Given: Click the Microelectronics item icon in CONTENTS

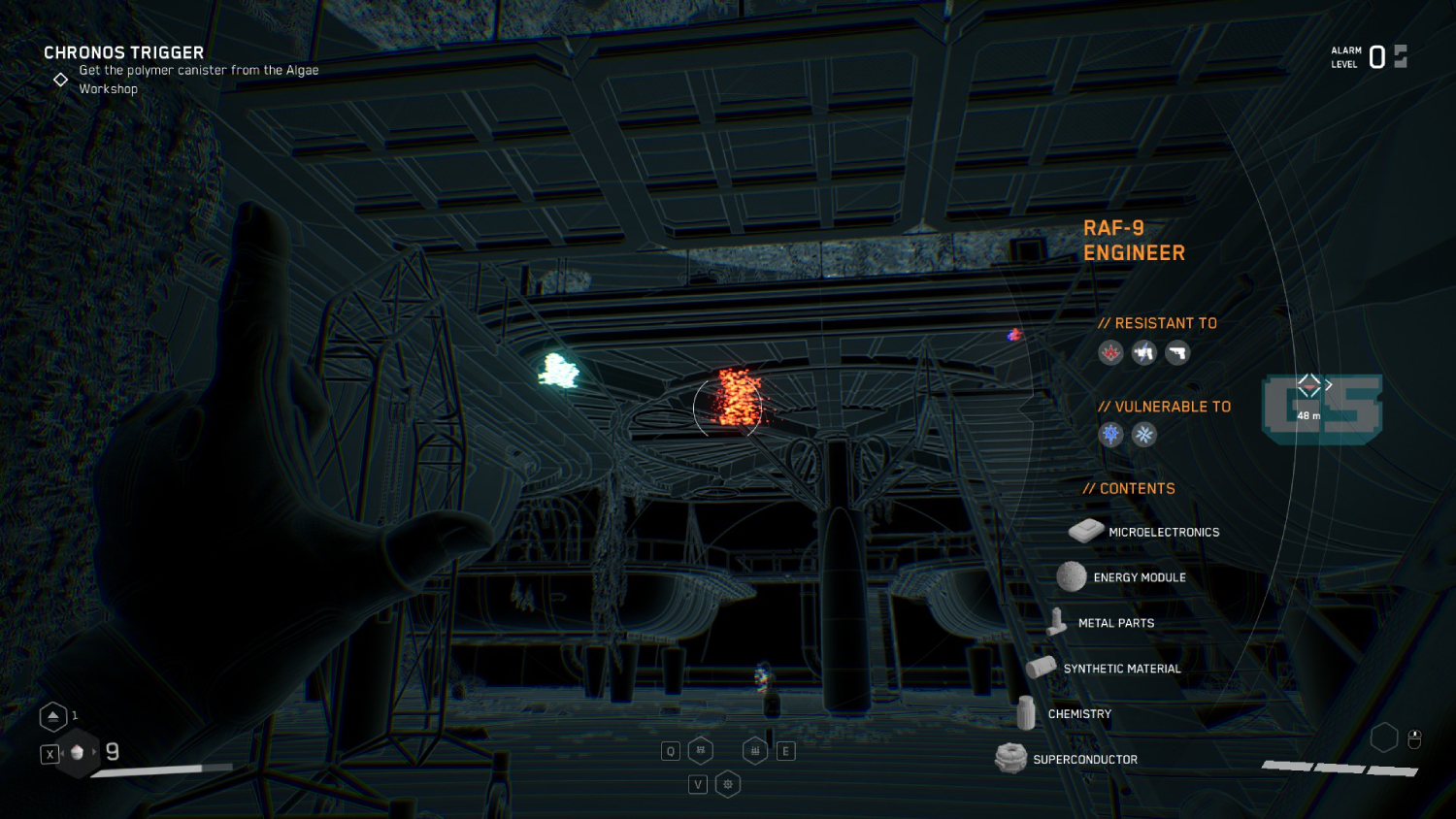Looking at the screenshot, I should click(x=1084, y=531).
